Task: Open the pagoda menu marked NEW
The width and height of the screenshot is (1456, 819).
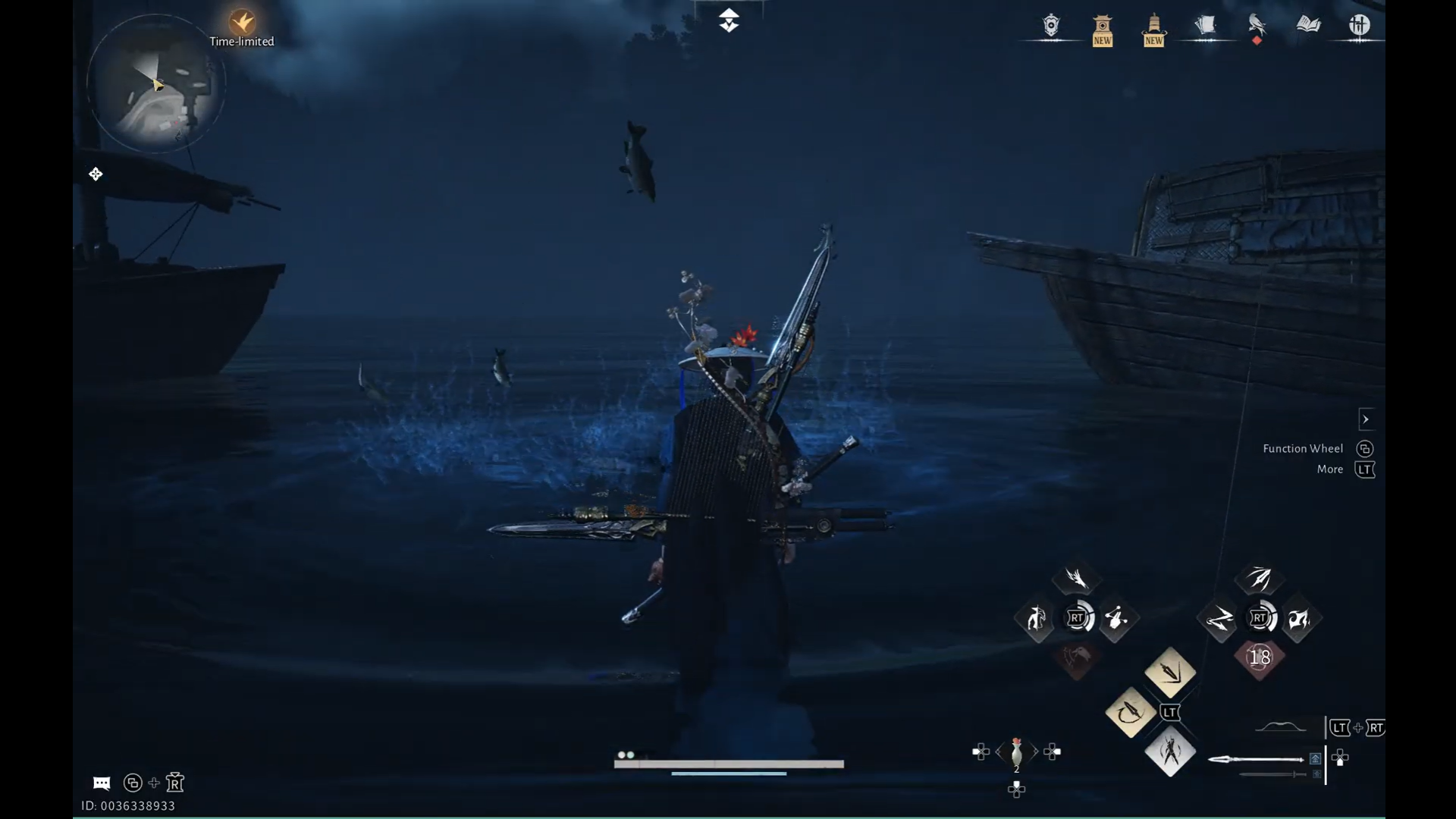Action: tap(1102, 25)
